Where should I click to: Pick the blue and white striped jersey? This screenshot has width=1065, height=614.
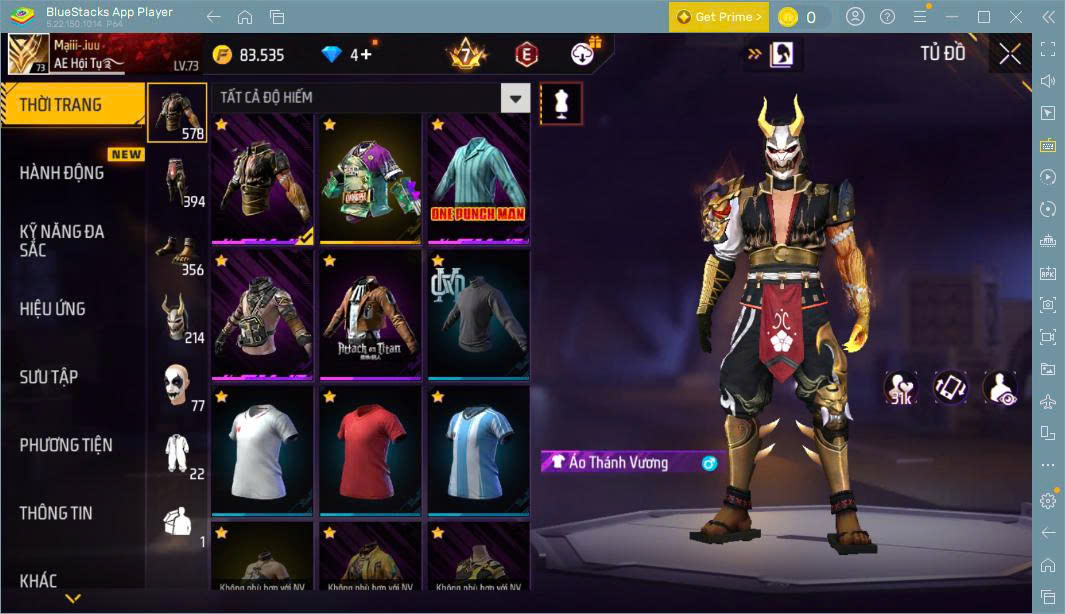(x=478, y=450)
